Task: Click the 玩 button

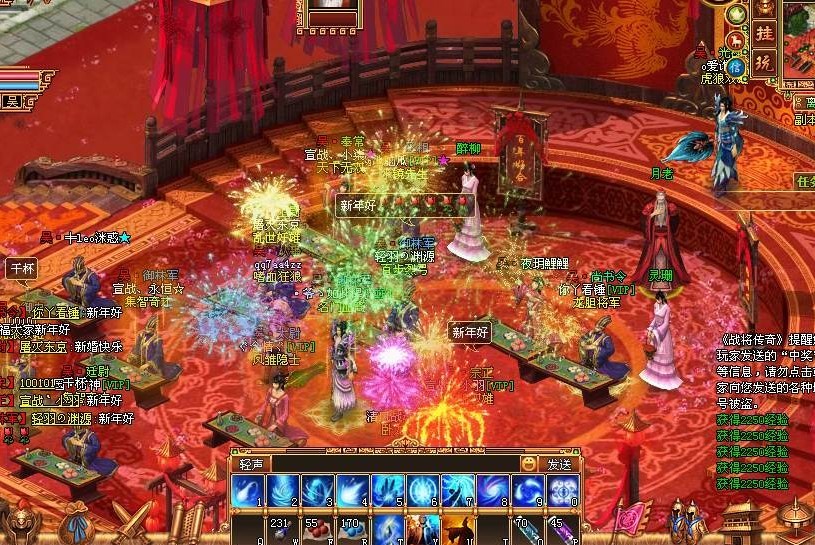Action: coord(764,62)
